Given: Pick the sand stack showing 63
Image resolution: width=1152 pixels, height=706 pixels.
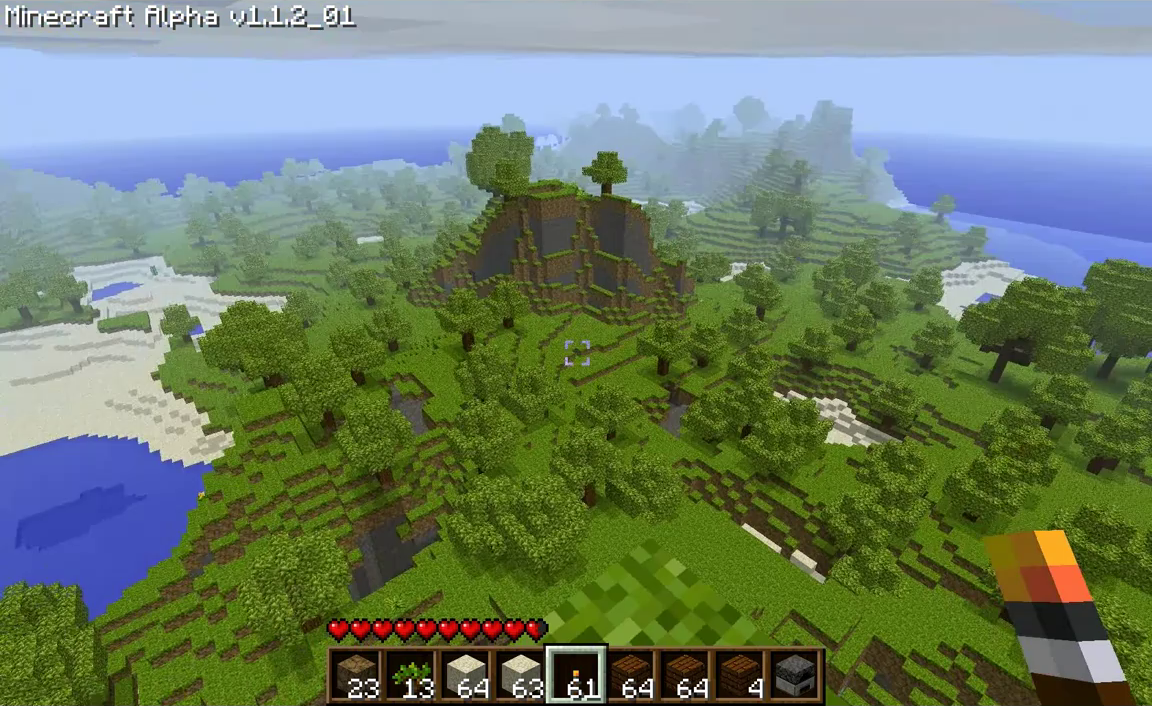Looking at the screenshot, I should [520, 675].
